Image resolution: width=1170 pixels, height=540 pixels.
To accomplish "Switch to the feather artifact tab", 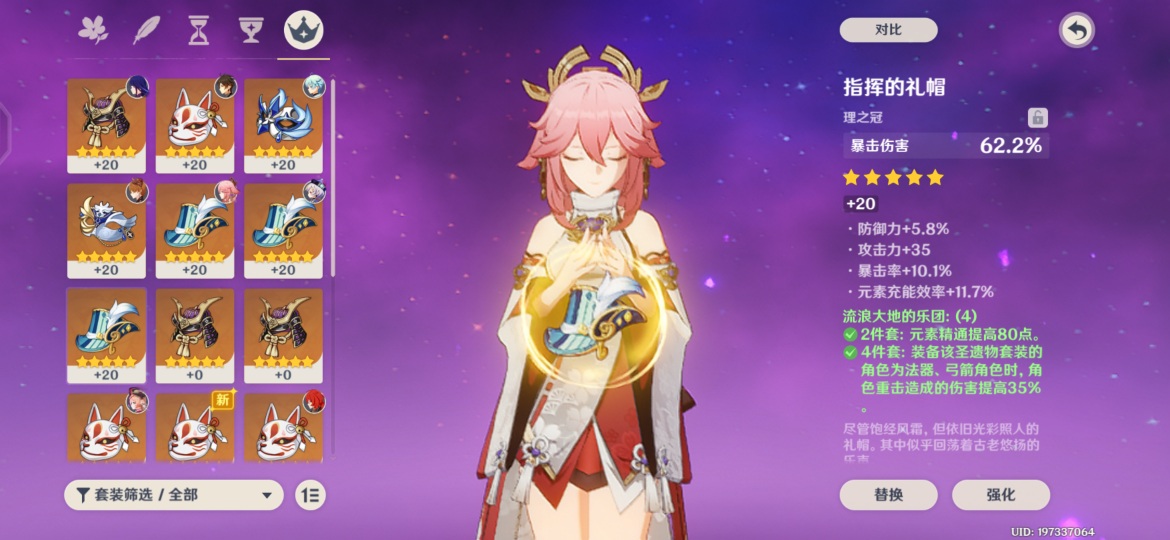I will pos(146,31).
